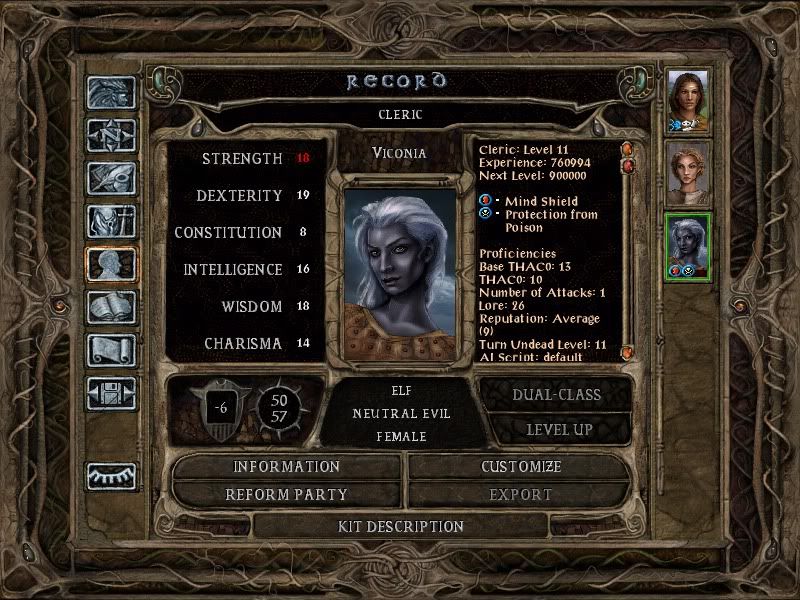The width and height of the screenshot is (800, 600).
Task: Select the brown-haired woman's party portrait
Action: tap(689, 99)
